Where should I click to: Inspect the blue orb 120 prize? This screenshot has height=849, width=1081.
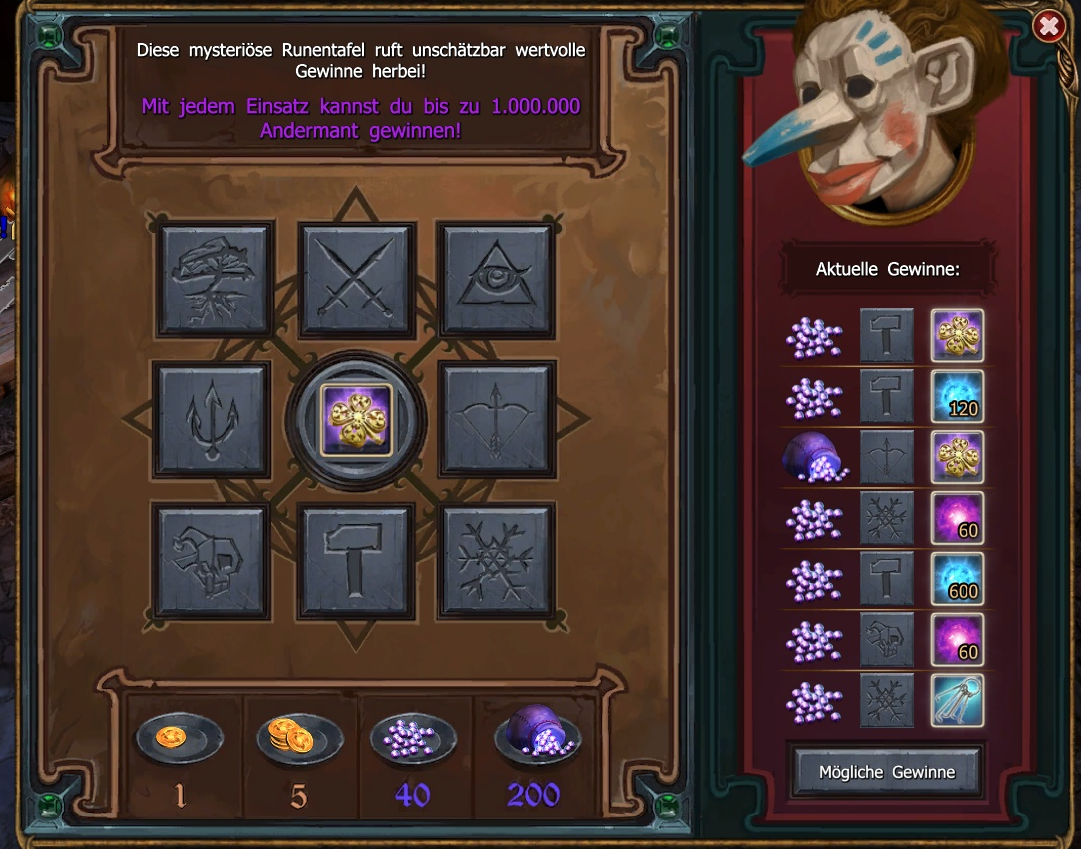pyautogui.click(x=957, y=396)
